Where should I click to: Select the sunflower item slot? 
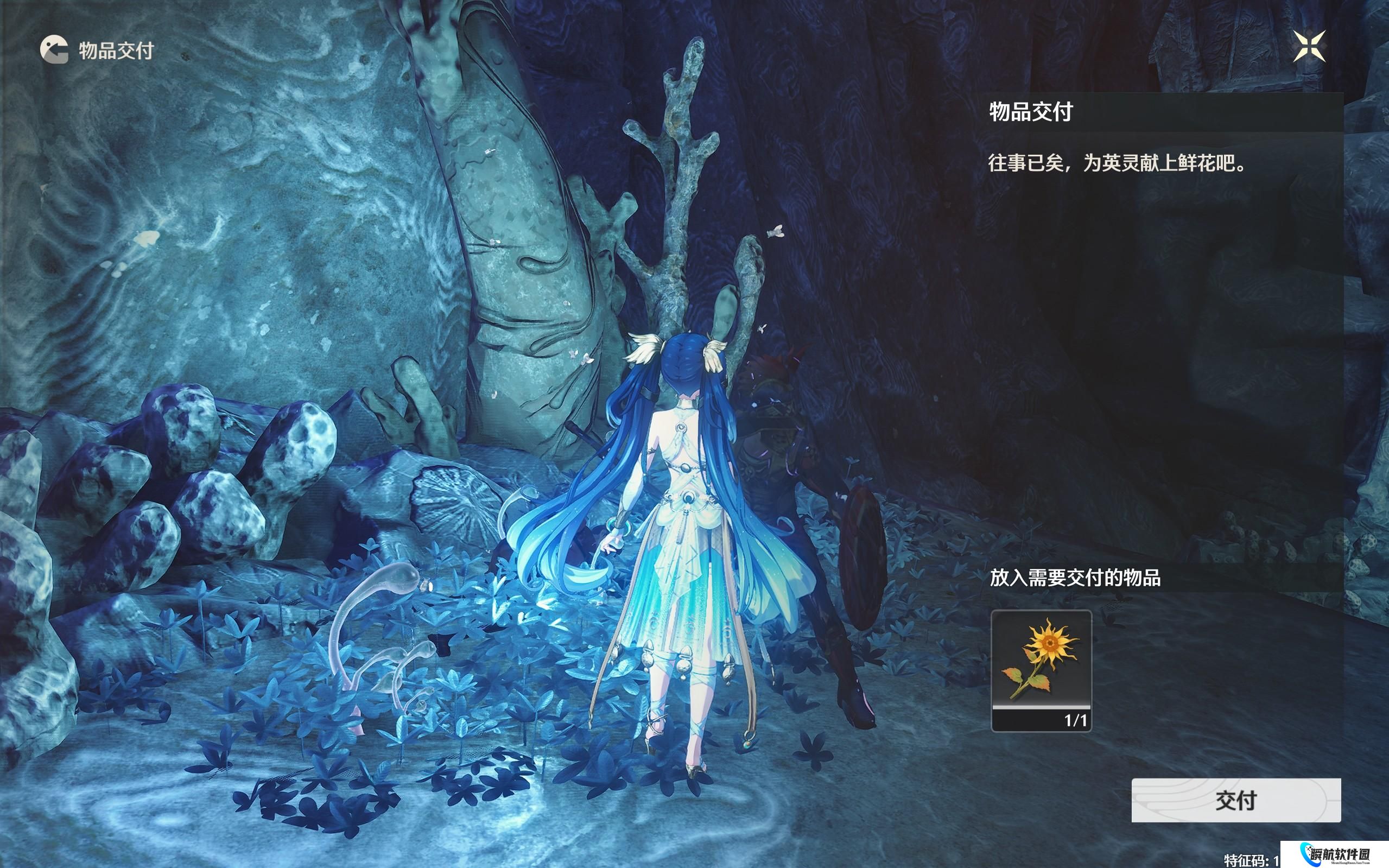[1041, 670]
